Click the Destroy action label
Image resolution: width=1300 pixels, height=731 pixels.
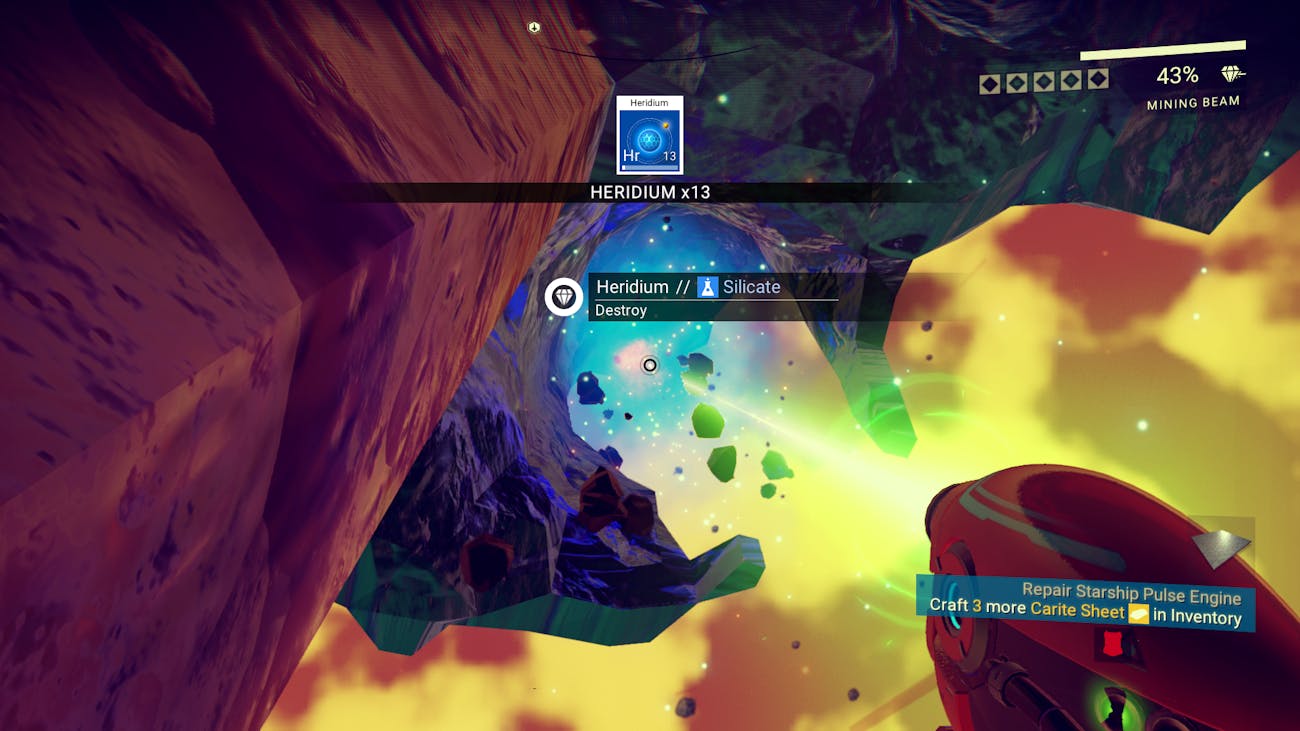(622, 310)
